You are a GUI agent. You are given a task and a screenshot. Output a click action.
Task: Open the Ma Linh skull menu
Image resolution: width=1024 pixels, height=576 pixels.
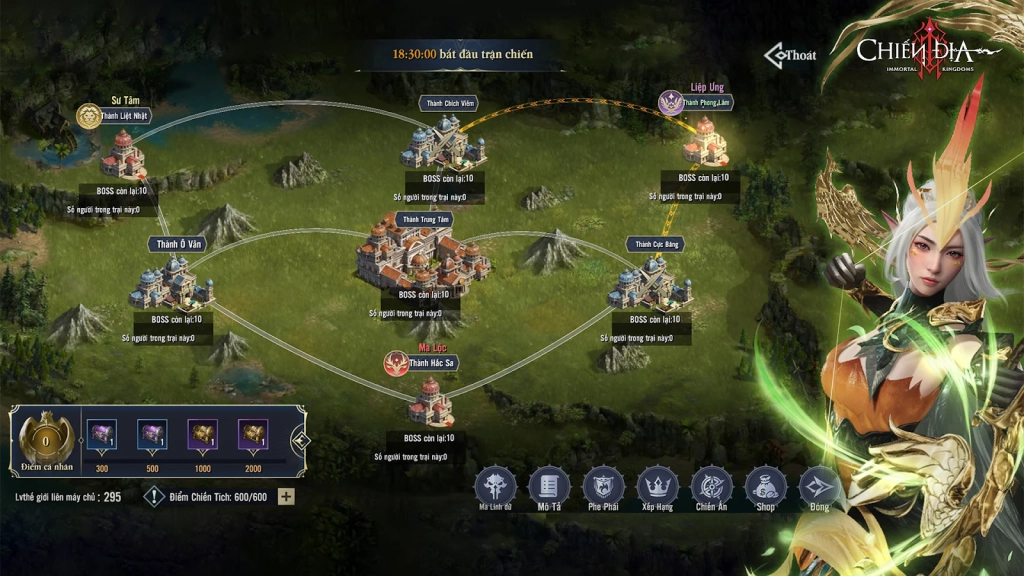[x=493, y=485]
